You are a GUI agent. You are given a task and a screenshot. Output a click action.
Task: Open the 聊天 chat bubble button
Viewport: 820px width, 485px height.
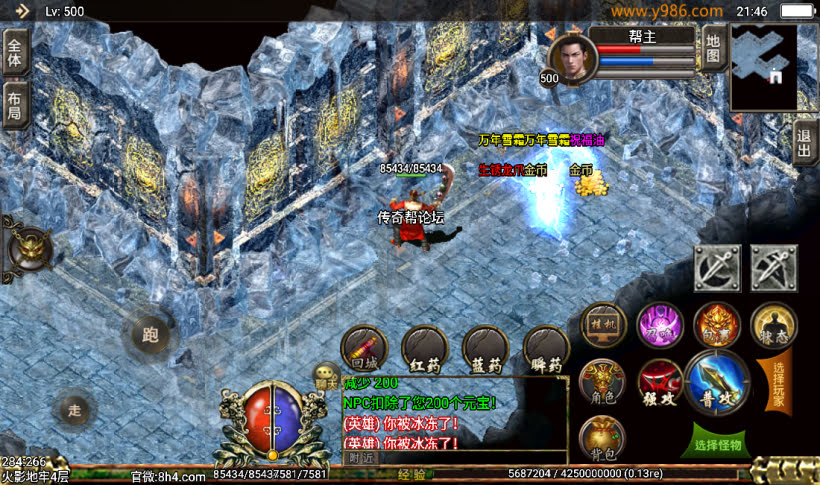click(x=326, y=376)
